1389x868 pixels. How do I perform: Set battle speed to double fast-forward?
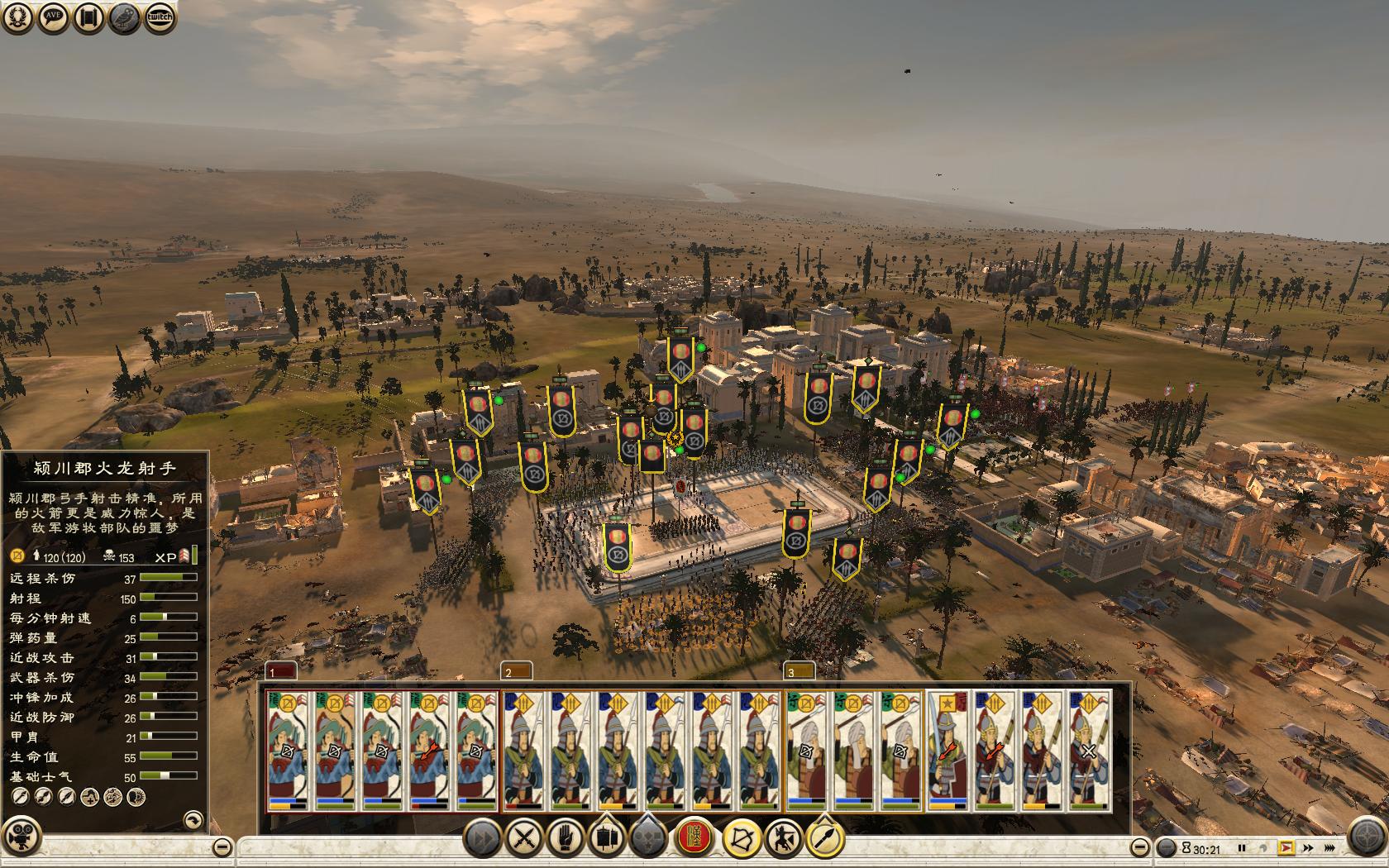pos(1308,848)
